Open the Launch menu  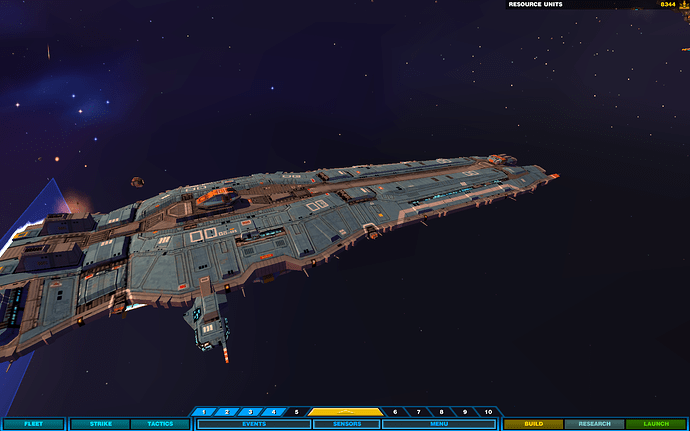click(656, 424)
